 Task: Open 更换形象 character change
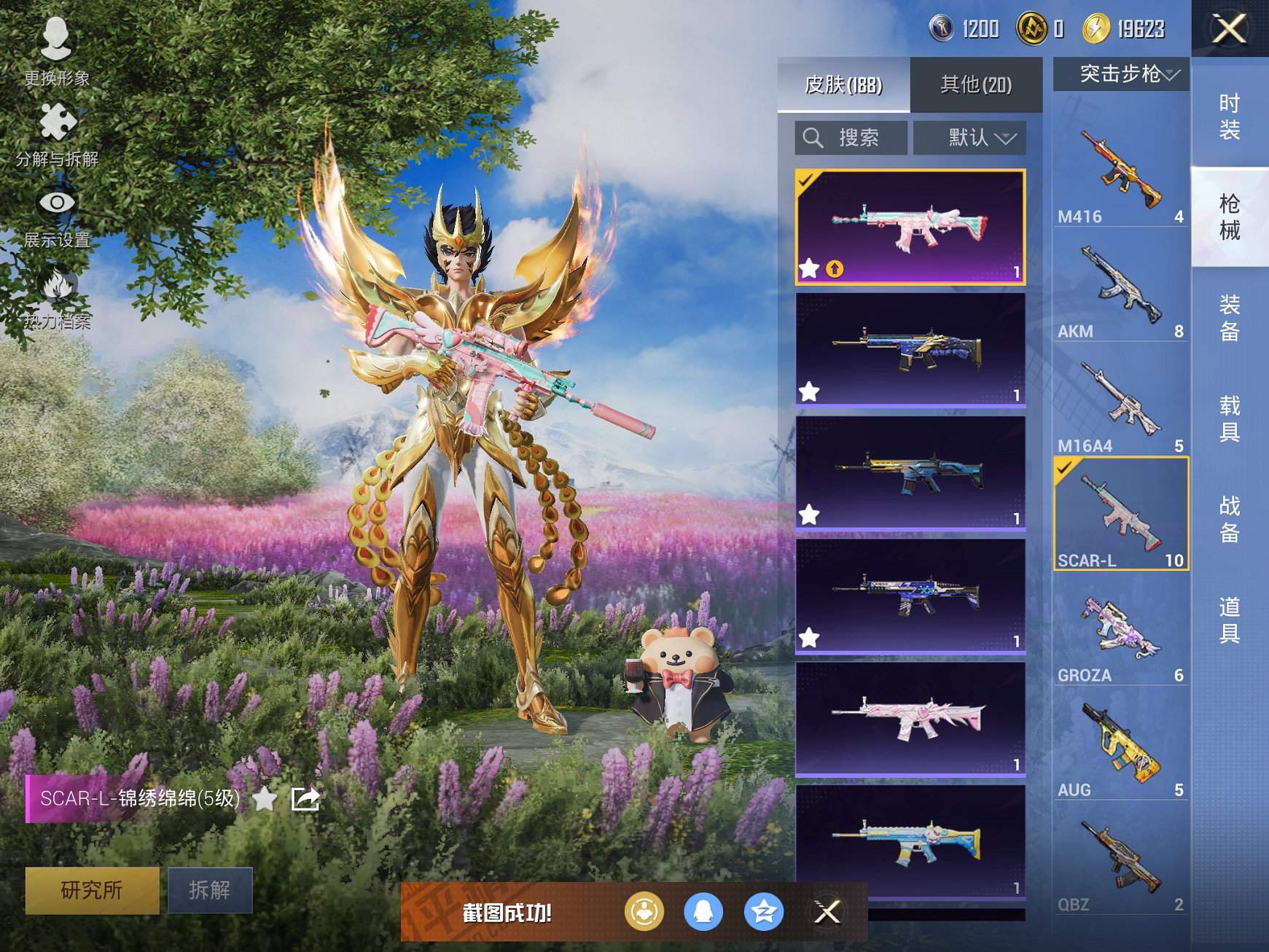[x=56, y=51]
